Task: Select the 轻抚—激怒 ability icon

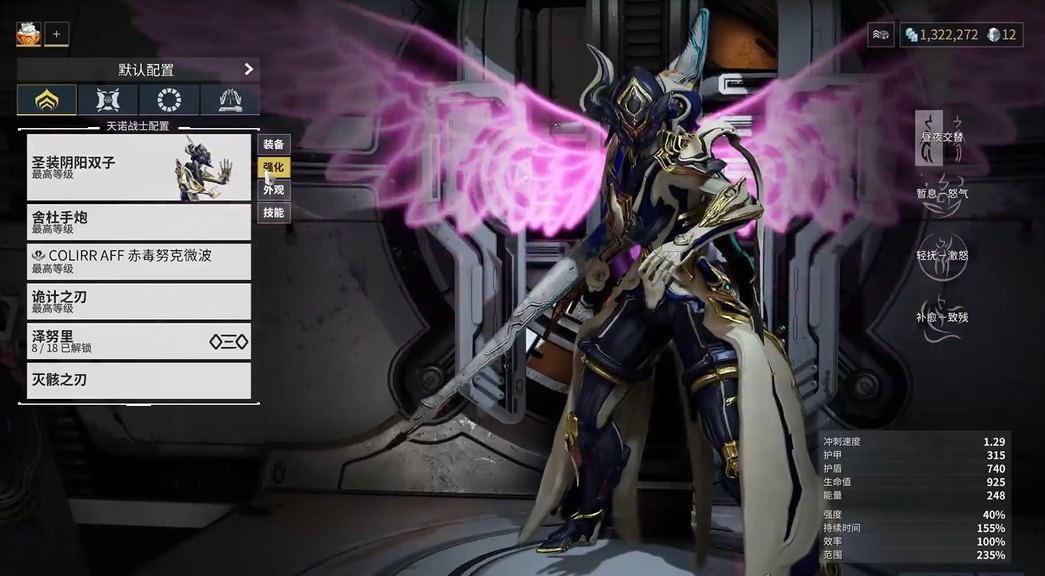Action: pyautogui.click(x=941, y=255)
